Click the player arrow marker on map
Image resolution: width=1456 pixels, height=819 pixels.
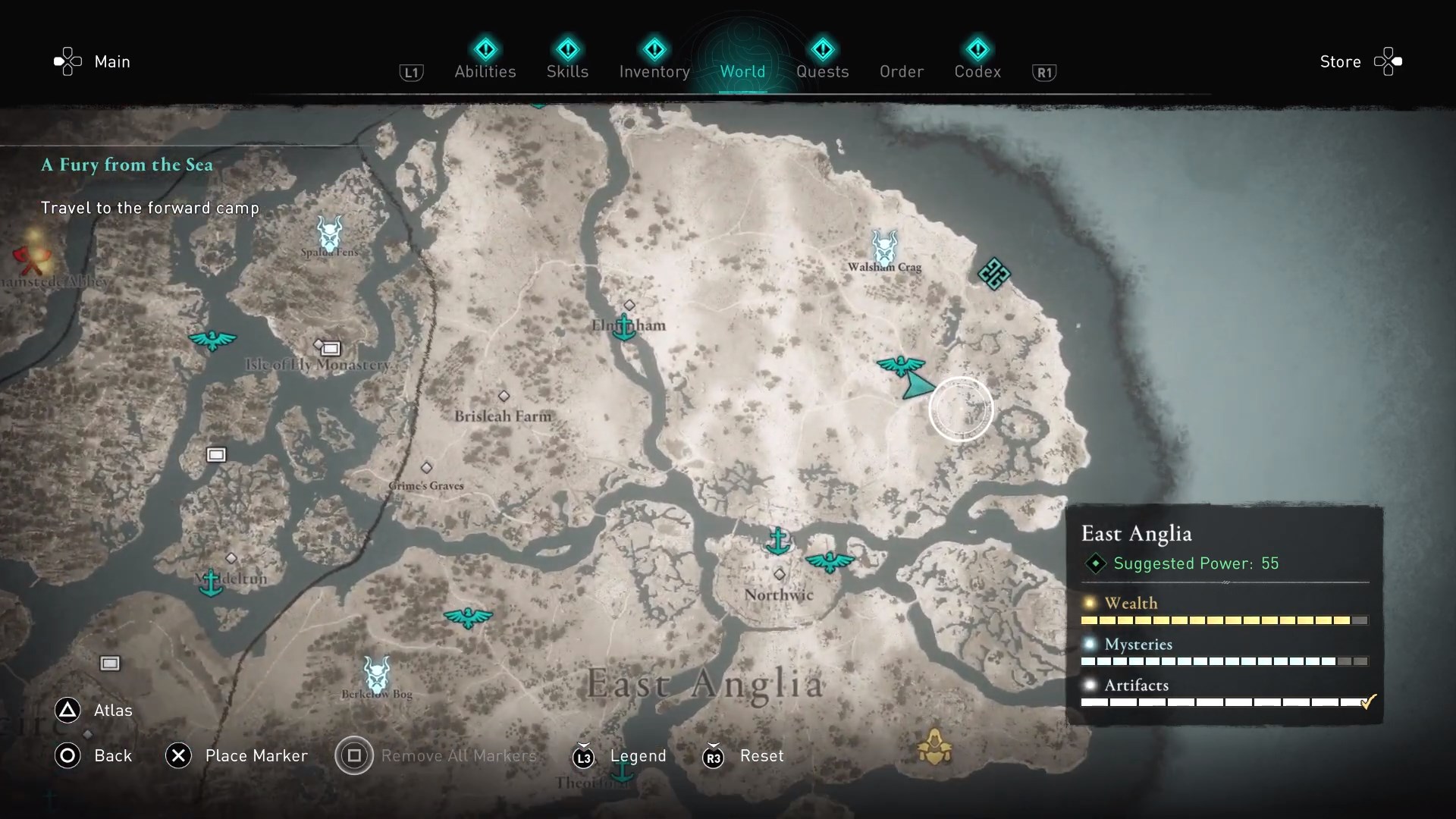click(917, 385)
